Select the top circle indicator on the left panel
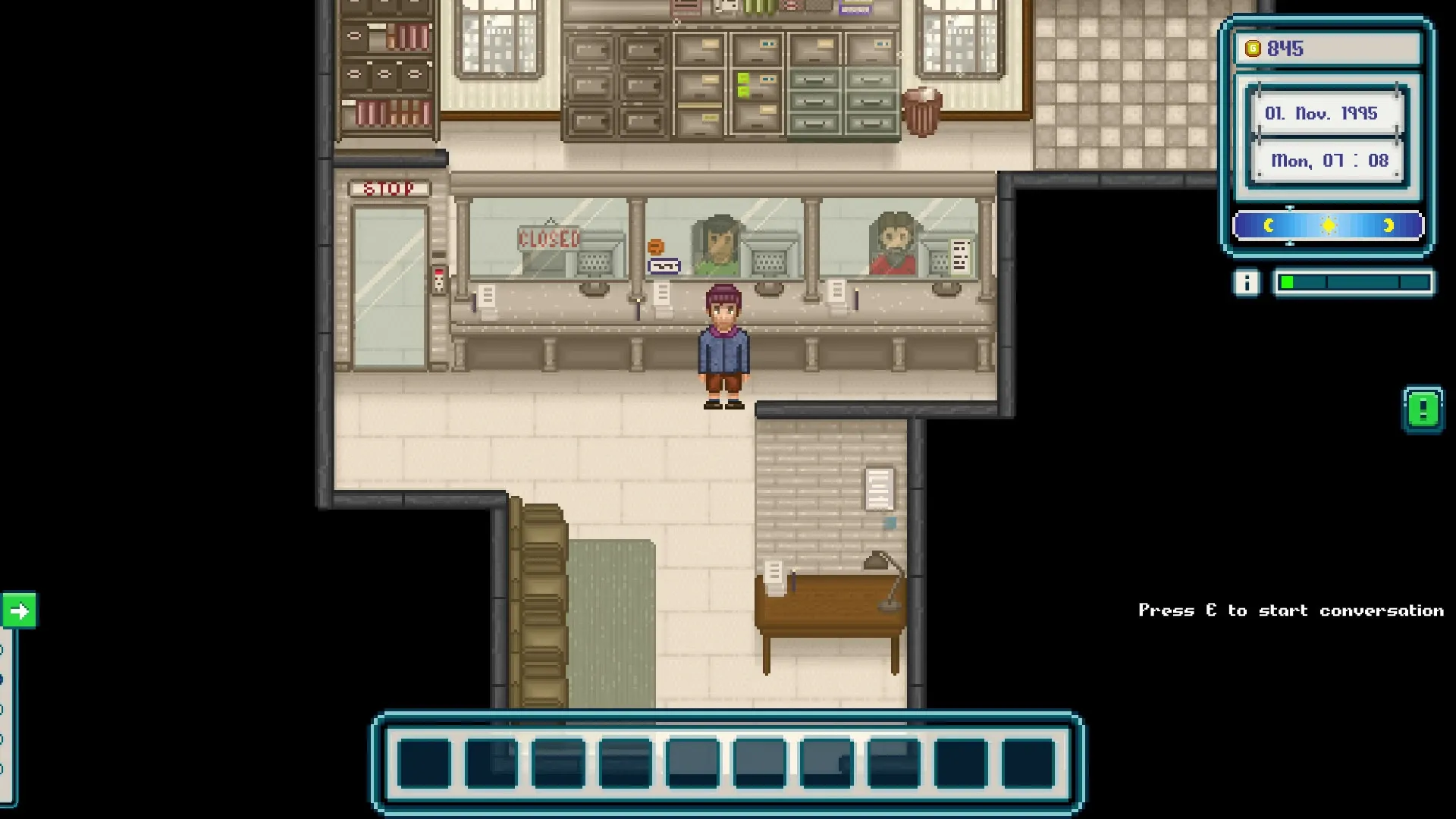 click(2, 649)
